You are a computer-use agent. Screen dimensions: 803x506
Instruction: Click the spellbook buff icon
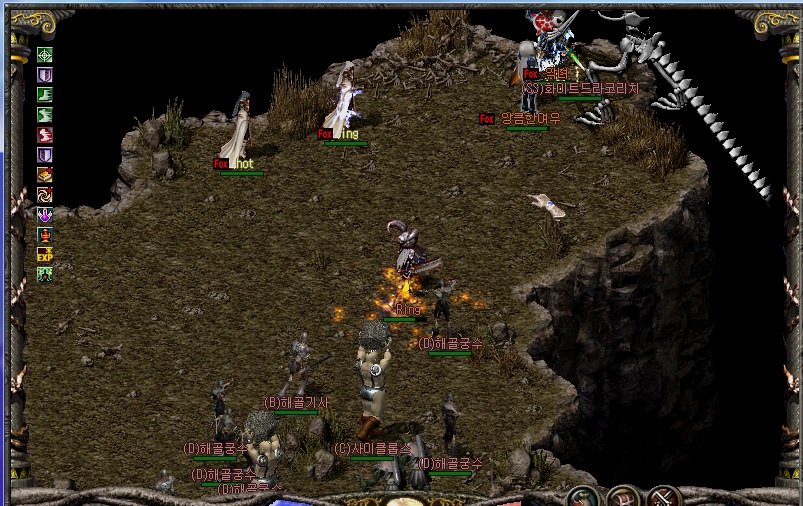point(45,175)
